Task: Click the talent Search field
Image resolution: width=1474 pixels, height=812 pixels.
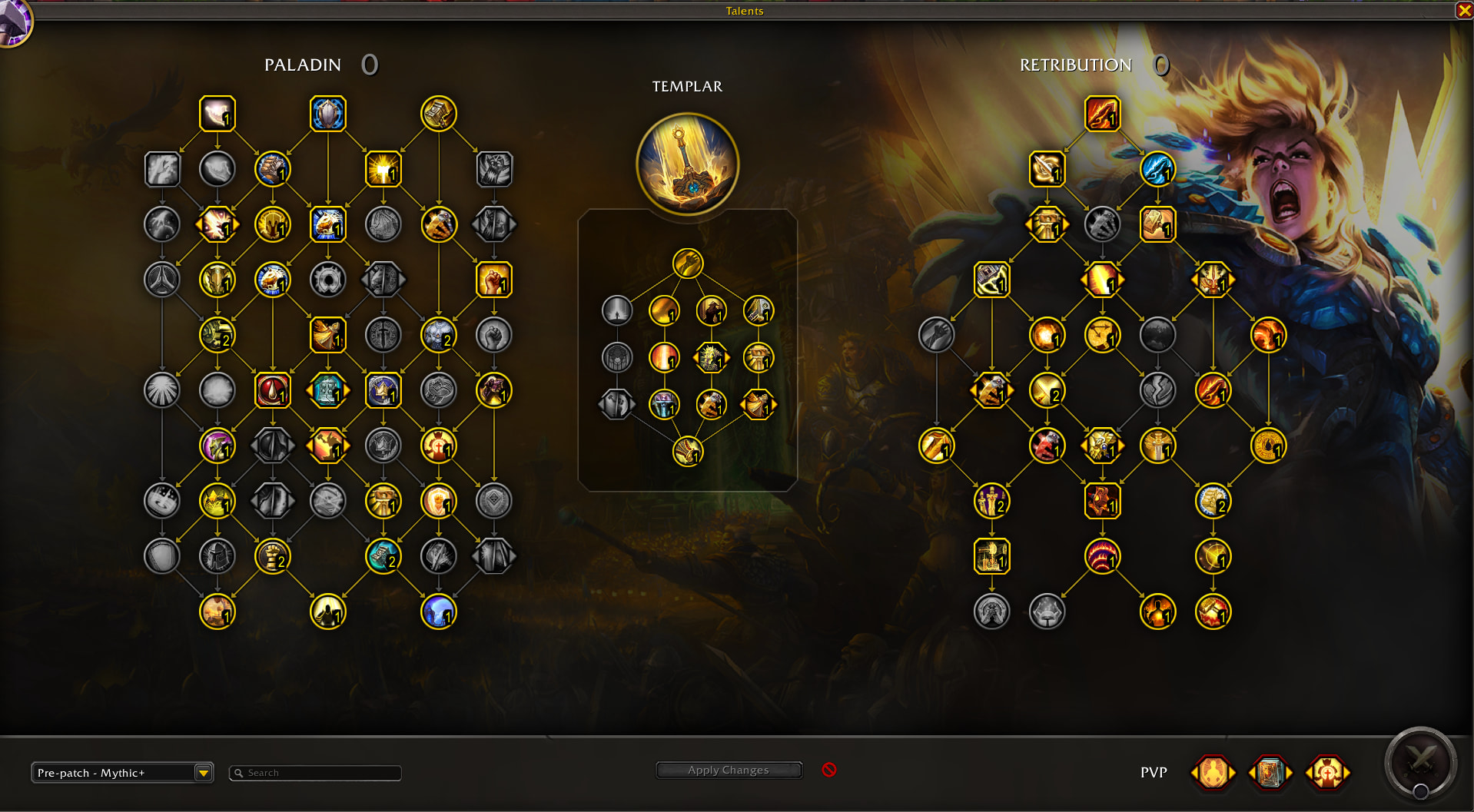Action: [315, 773]
